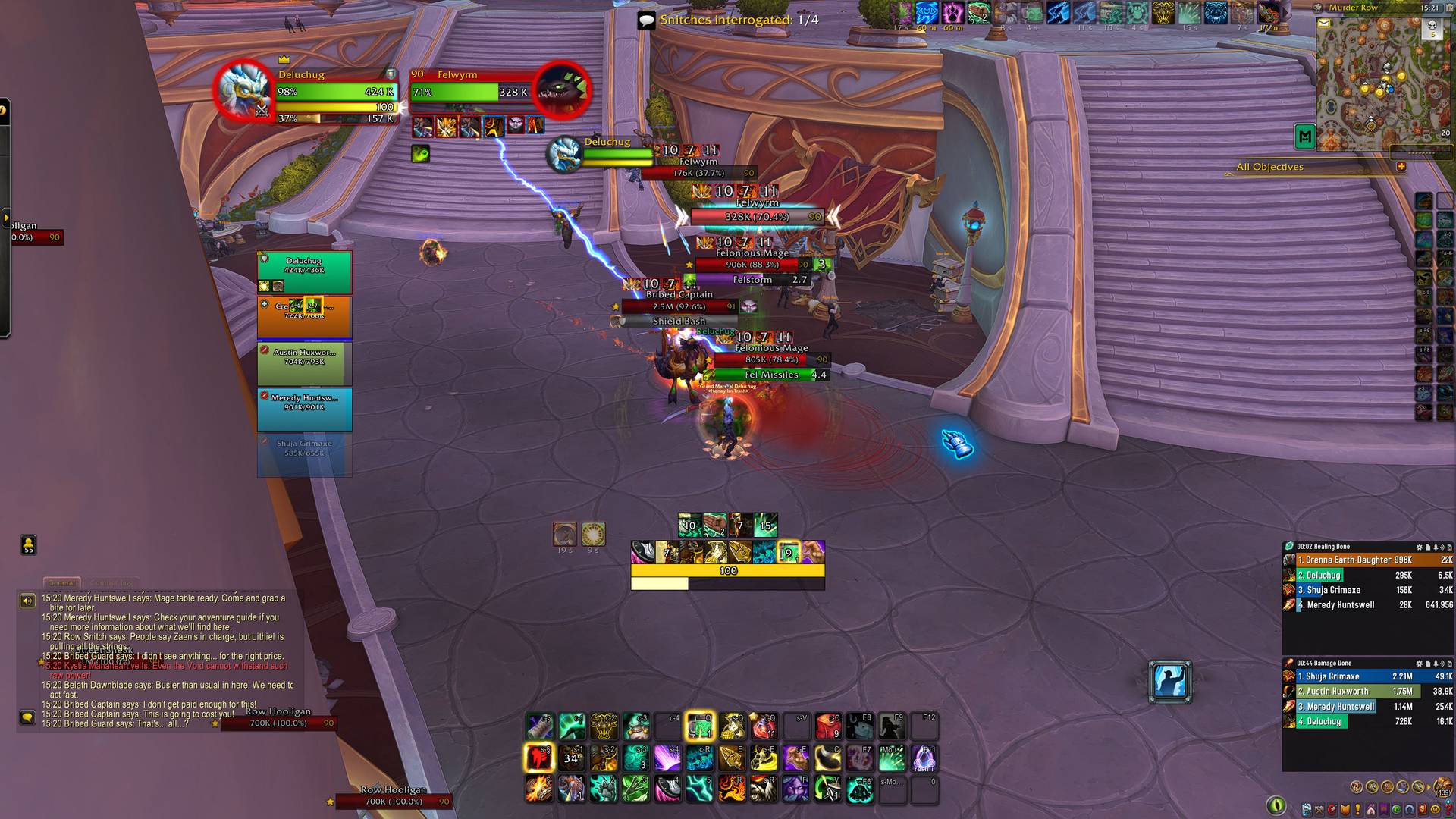Screen dimensions: 1456x819
Task: Cast the orange flame swirl ability
Action: pos(732,789)
